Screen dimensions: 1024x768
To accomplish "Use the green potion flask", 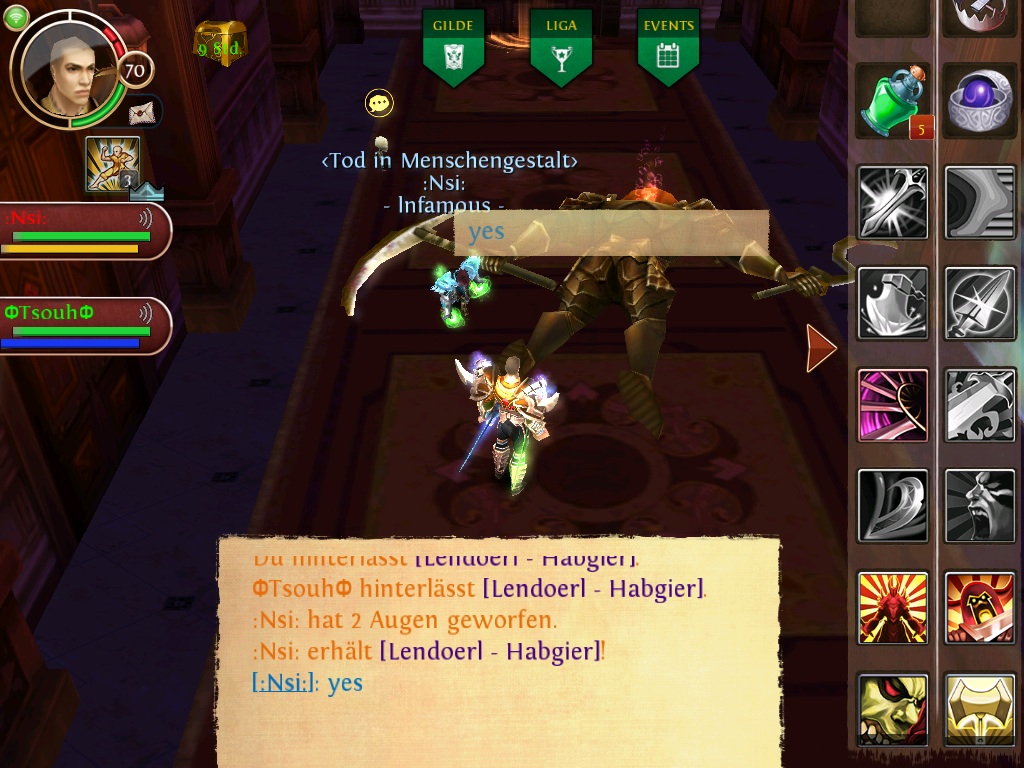I will tap(893, 102).
